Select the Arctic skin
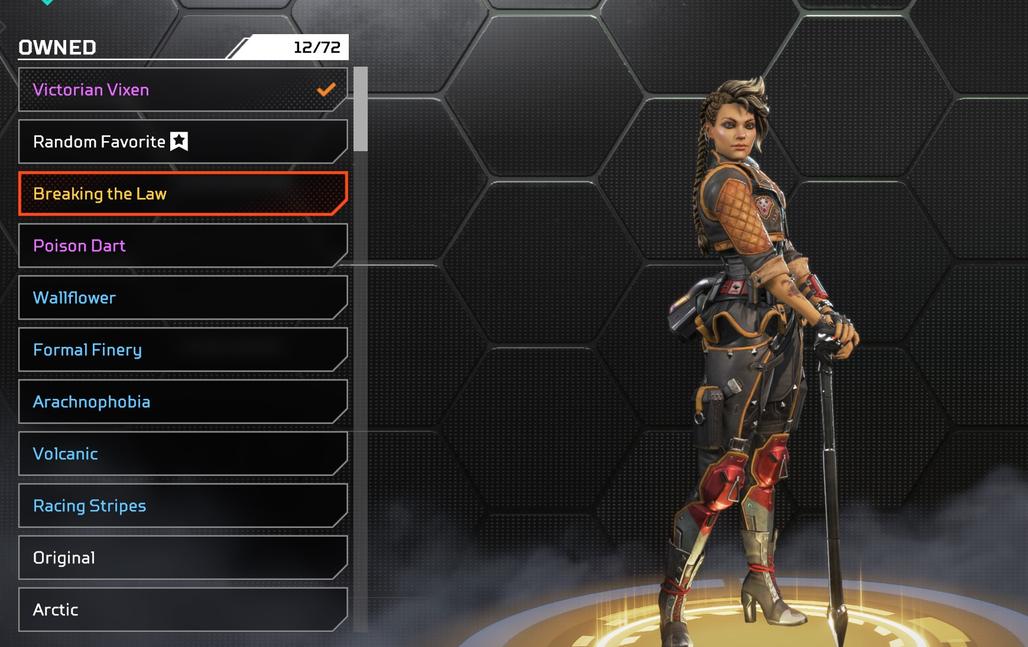This screenshot has height=647, width=1028. [x=182, y=610]
